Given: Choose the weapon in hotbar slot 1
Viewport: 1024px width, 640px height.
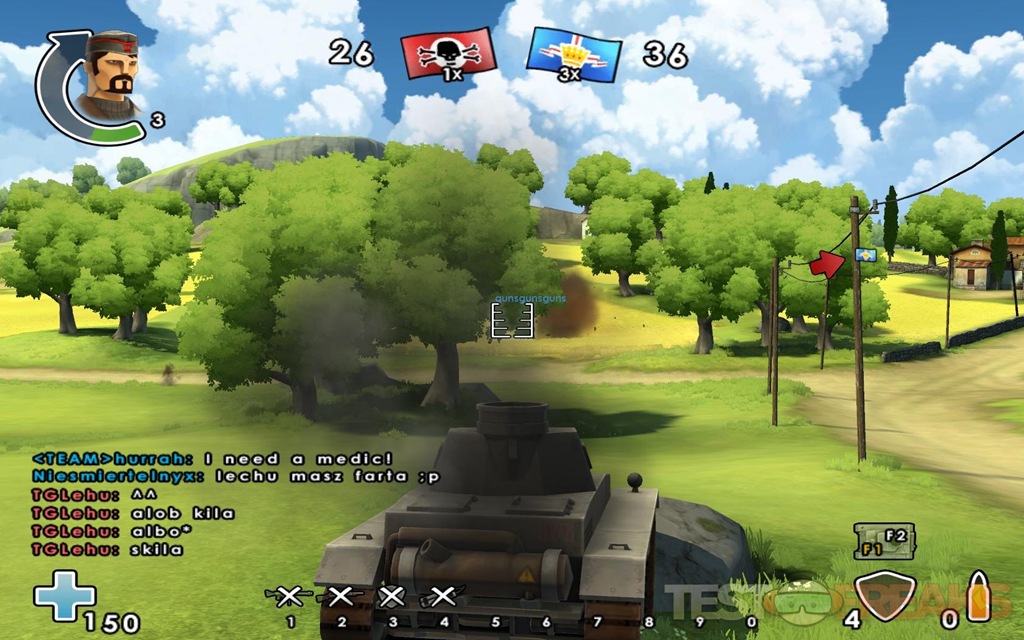Looking at the screenshot, I should tap(289, 597).
